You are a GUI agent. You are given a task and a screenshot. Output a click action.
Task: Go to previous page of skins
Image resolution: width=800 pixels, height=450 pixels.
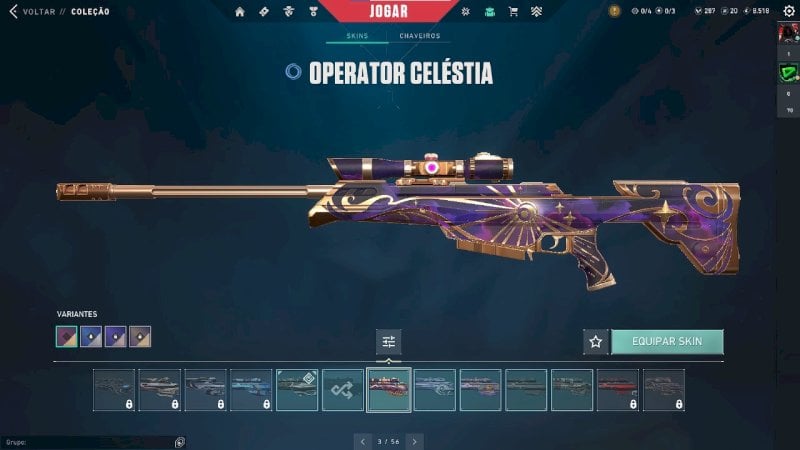tap(362, 441)
